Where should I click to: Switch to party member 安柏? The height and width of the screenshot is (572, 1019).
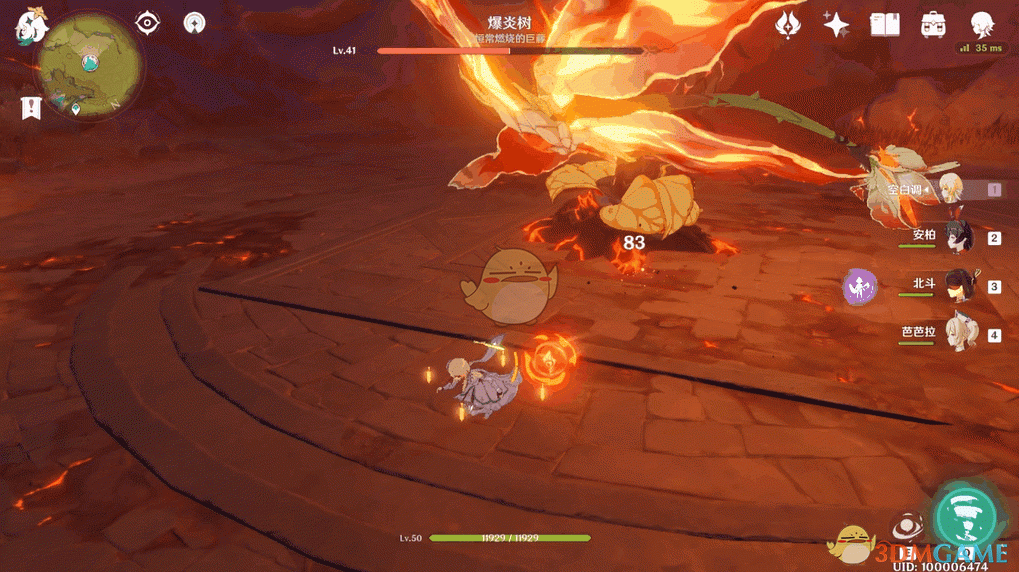(x=958, y=237)
